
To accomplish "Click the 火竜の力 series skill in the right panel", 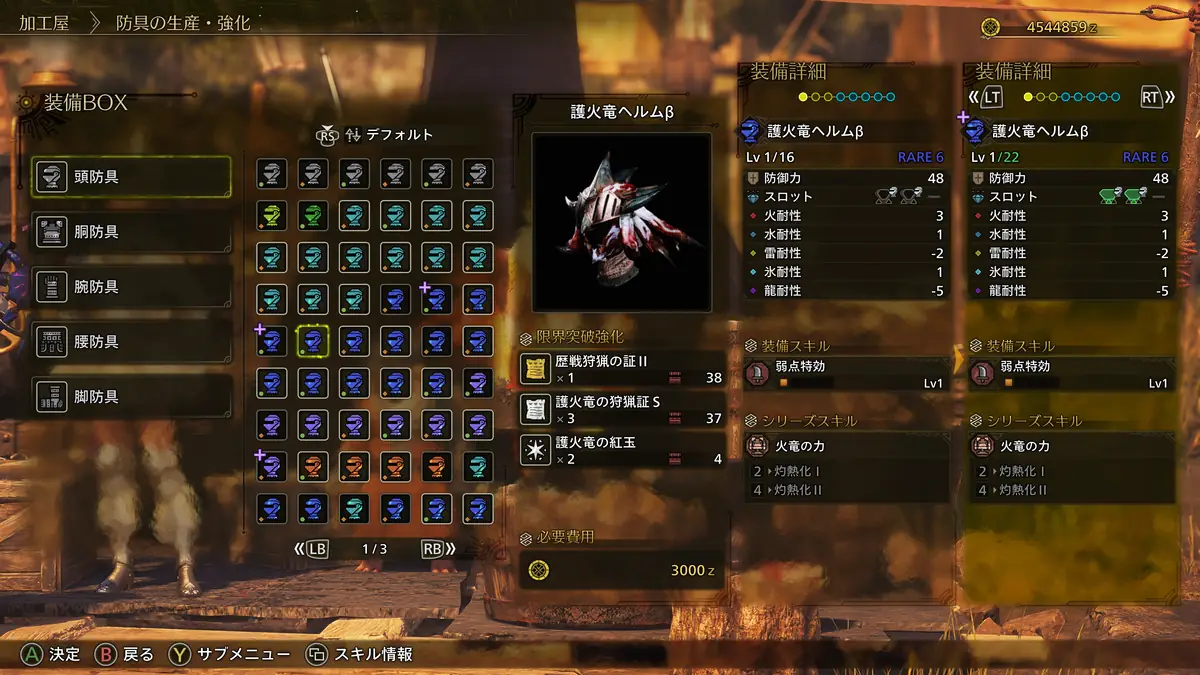I will click(1071, 446).
